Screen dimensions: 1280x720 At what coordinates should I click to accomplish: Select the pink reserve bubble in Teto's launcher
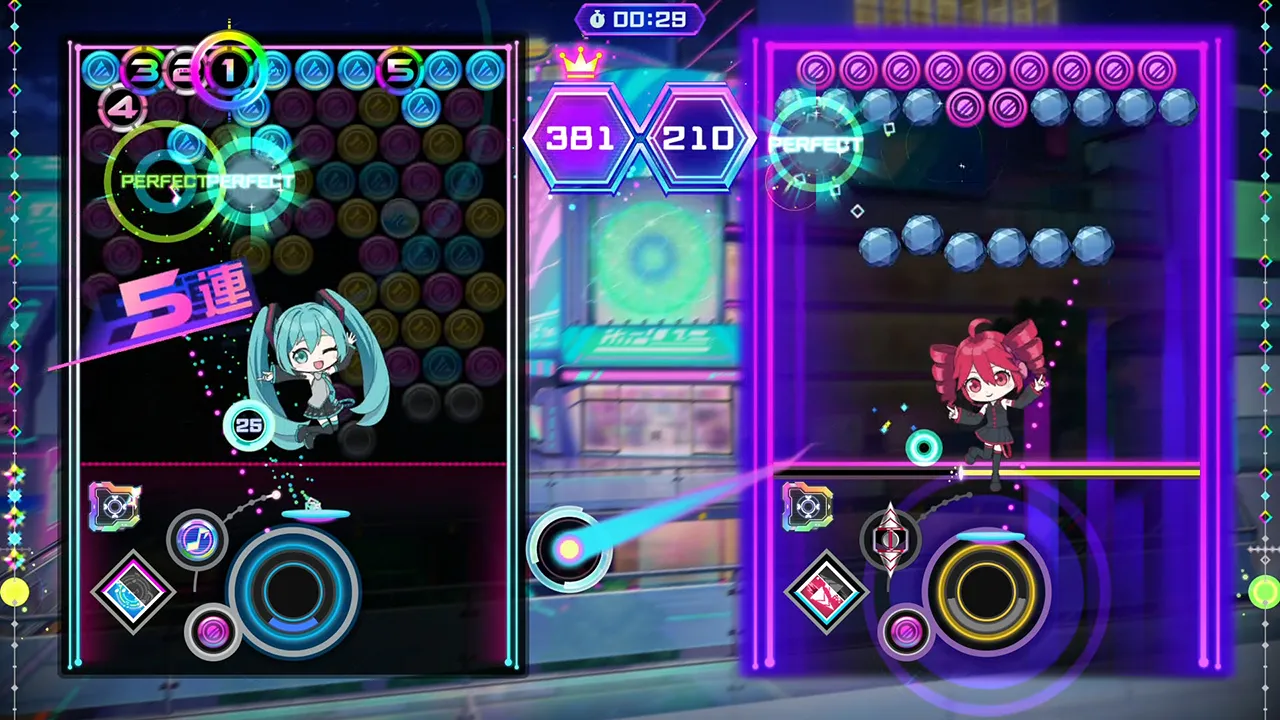click(906, 631)
